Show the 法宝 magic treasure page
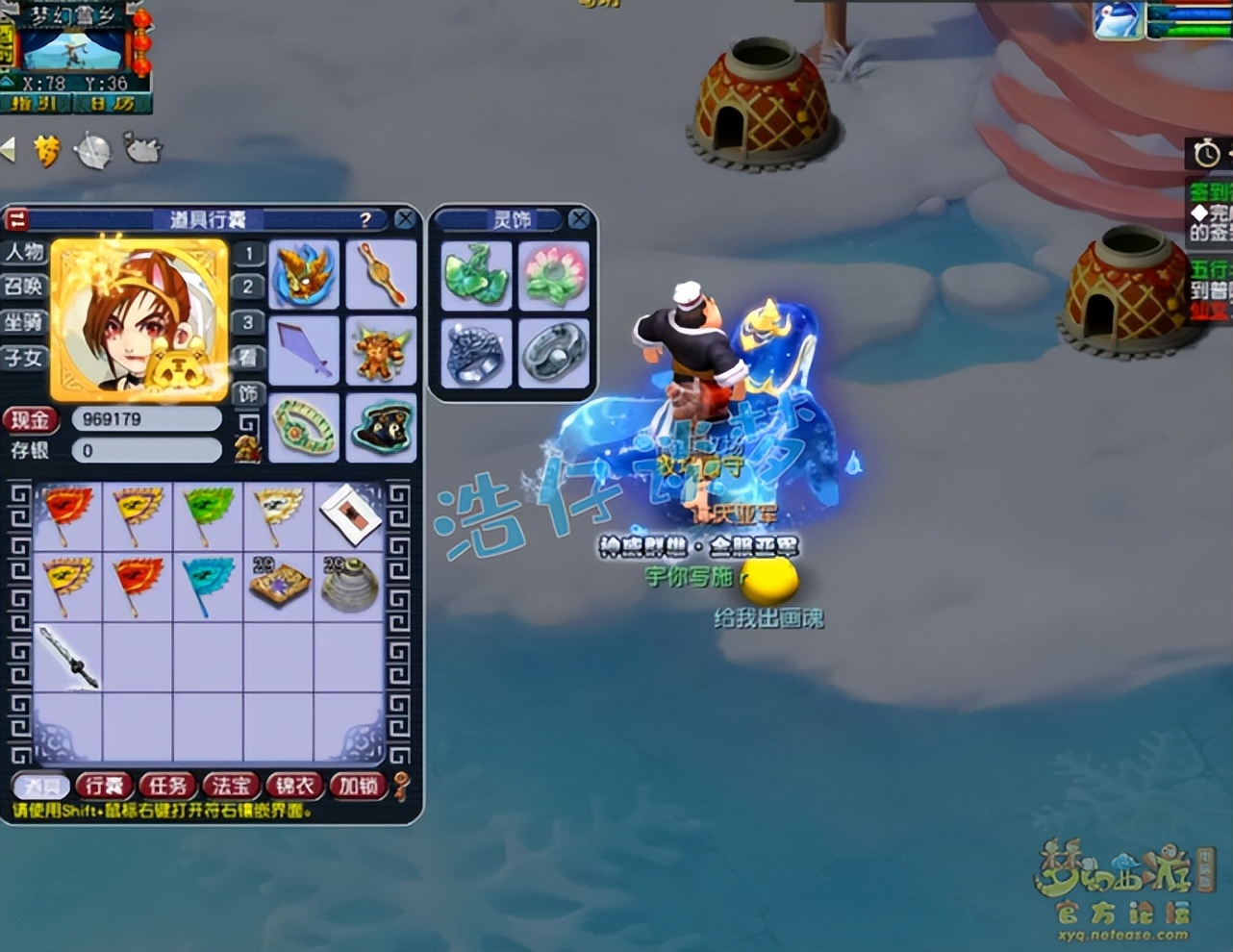The image size is (1233, 952). (x=231, y=786)
